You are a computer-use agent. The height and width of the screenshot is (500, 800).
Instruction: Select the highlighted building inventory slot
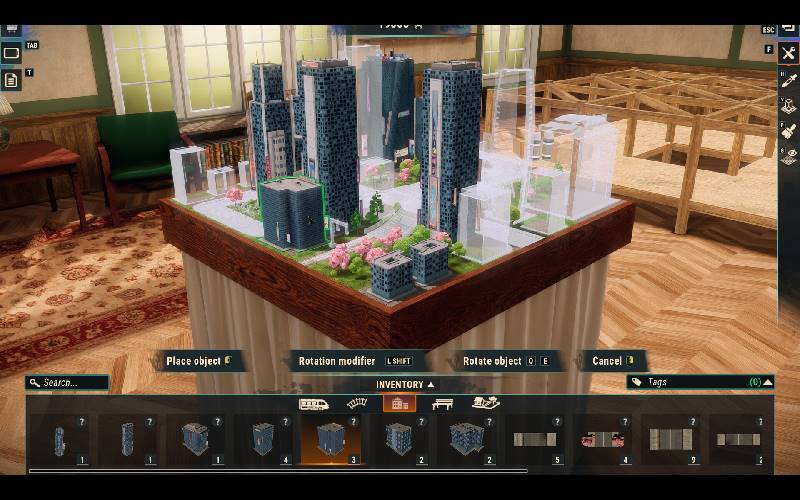pos(331,439)
